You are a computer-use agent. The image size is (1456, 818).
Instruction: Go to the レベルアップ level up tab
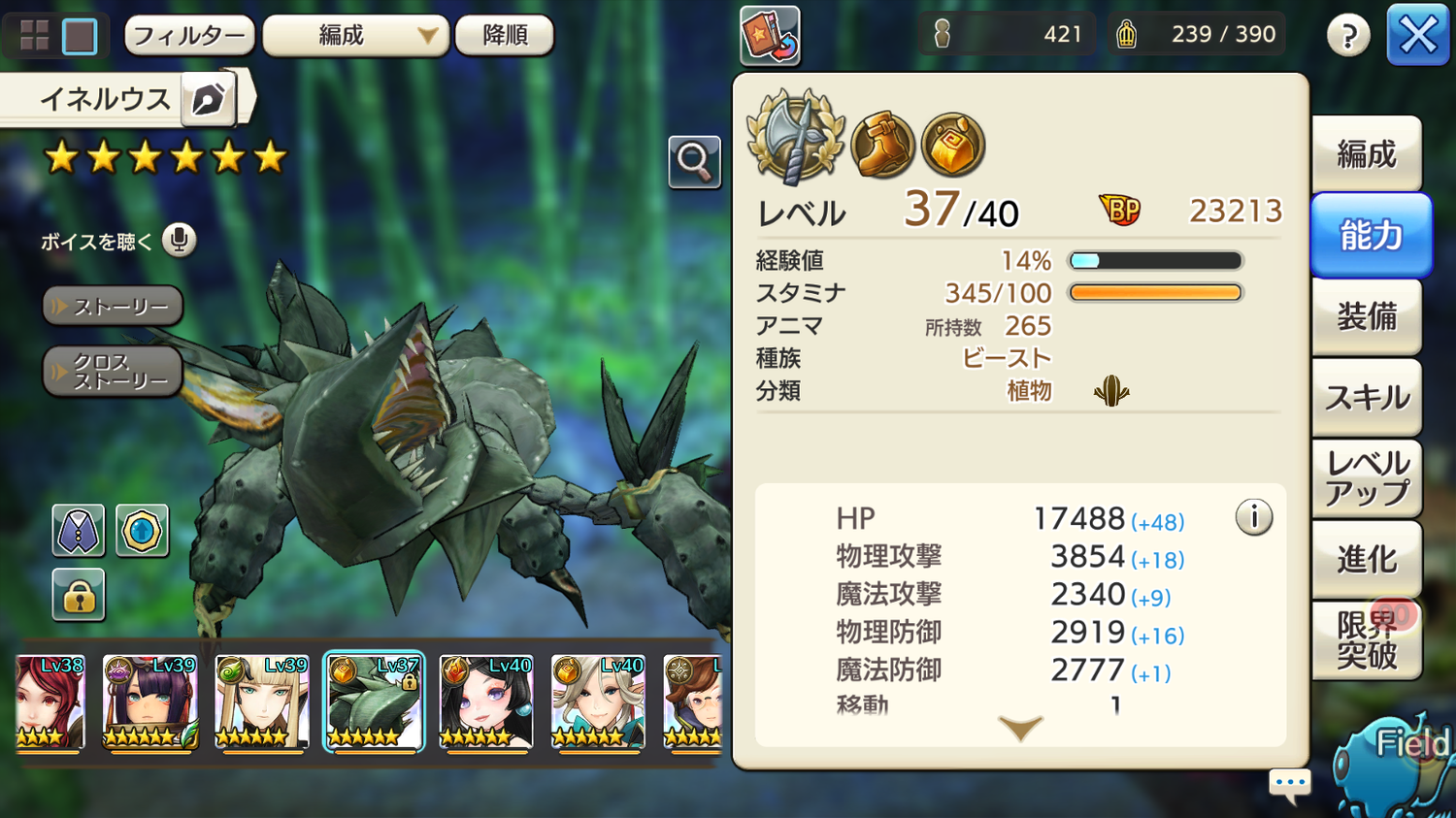click(x=1367, y=478)
